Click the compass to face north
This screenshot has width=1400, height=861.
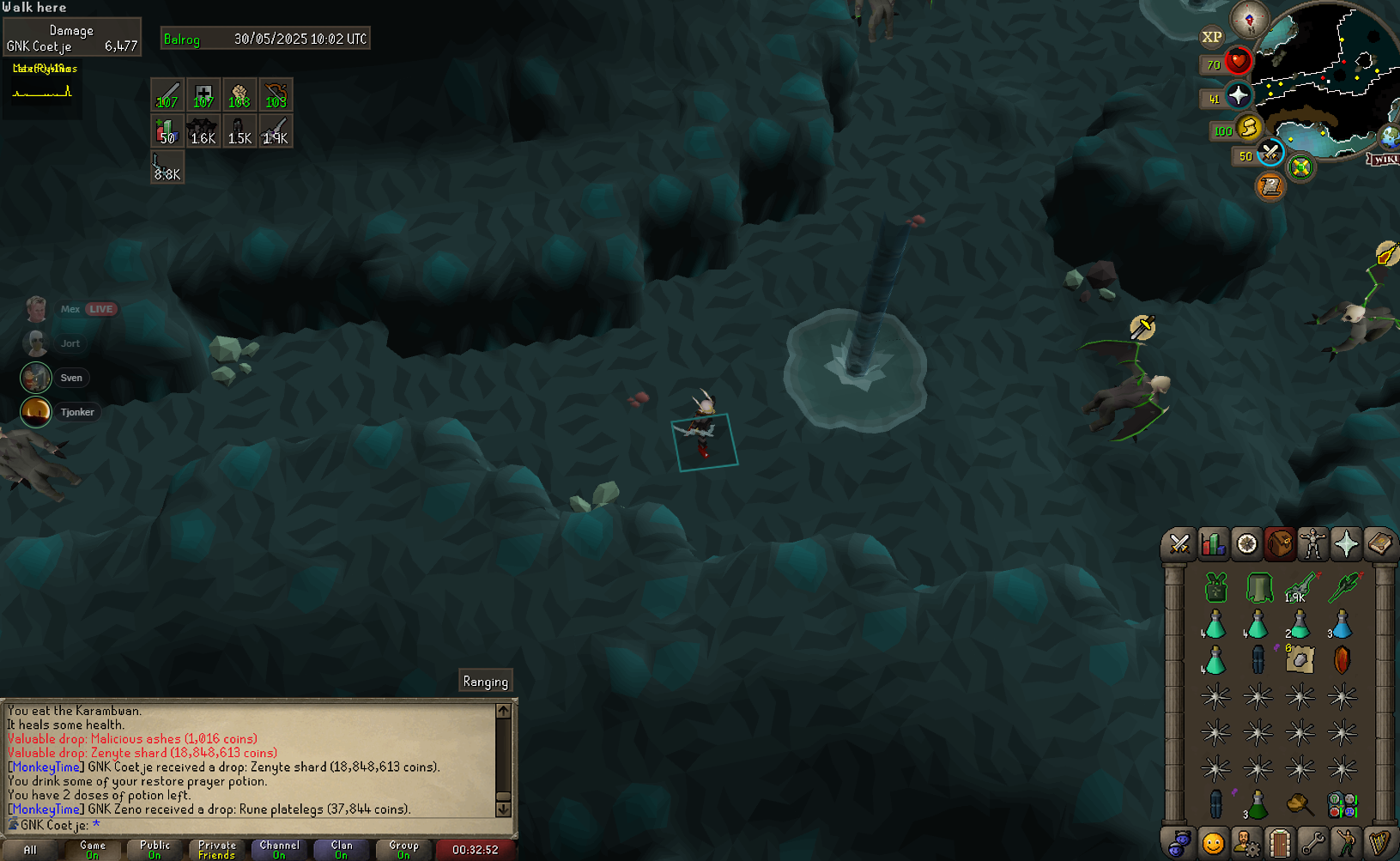coord(1249,19)
